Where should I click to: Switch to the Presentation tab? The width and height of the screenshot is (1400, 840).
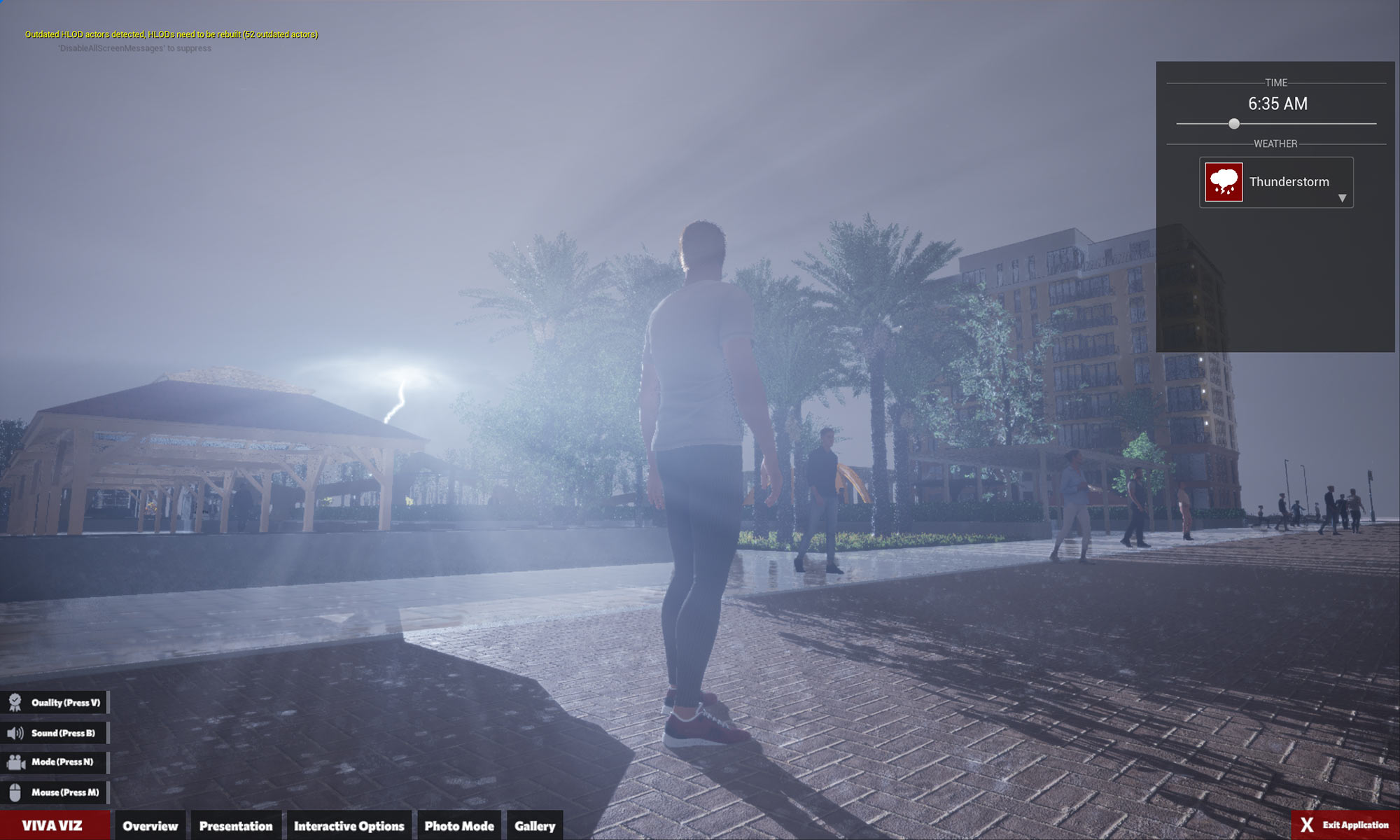(236, 826)
